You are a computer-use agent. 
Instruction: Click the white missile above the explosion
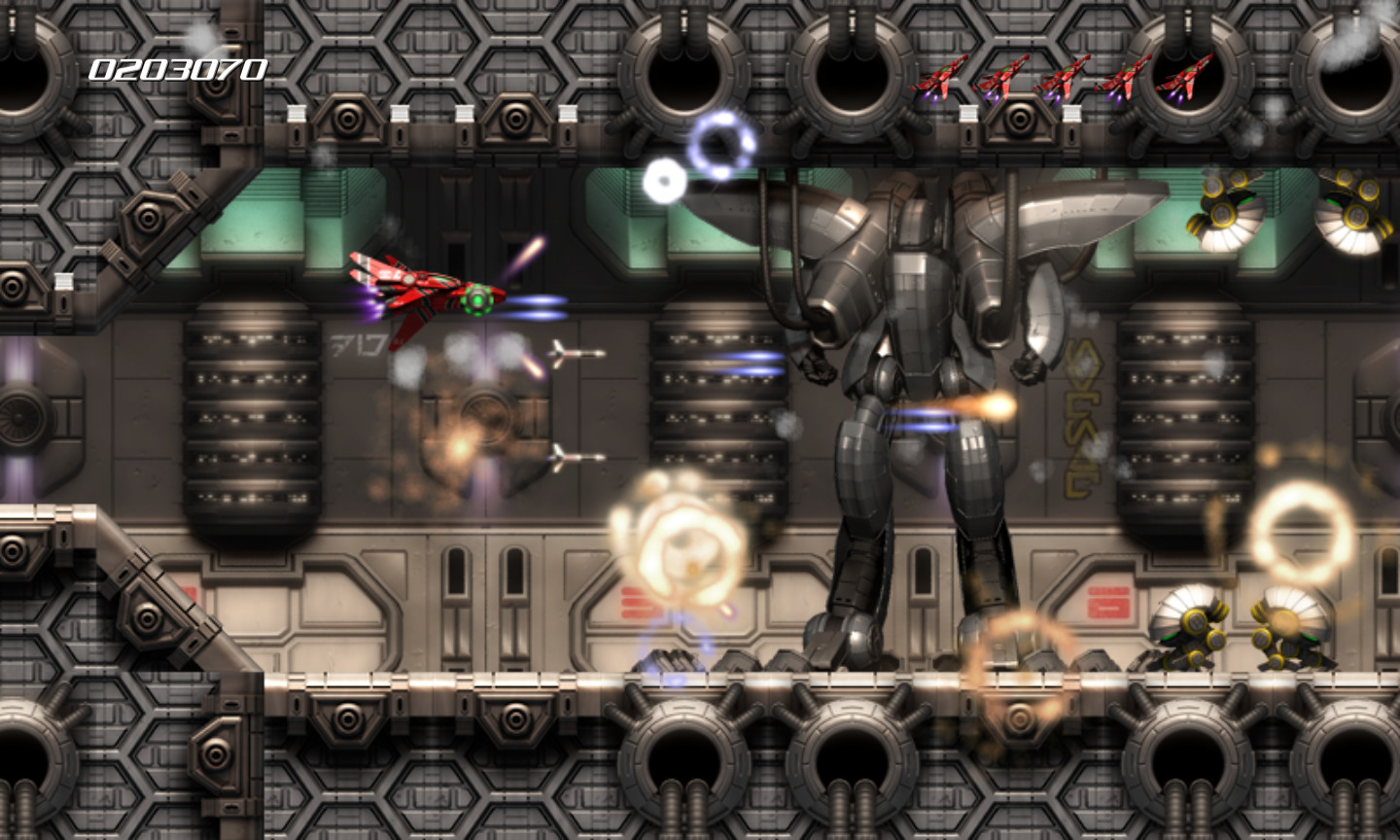click(576, 354)
